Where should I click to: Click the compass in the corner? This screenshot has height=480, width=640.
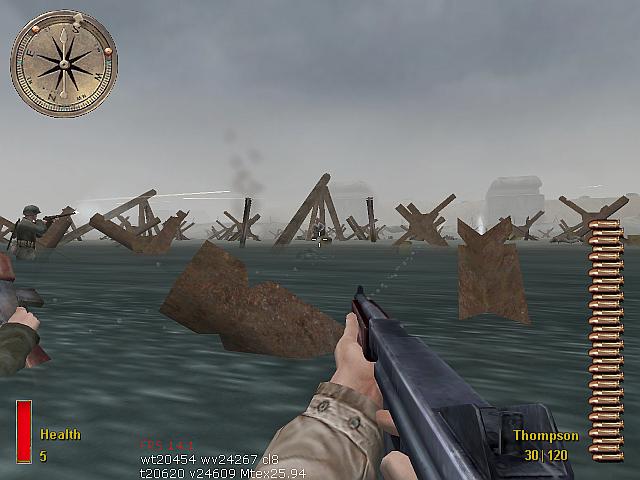[64, 63]
